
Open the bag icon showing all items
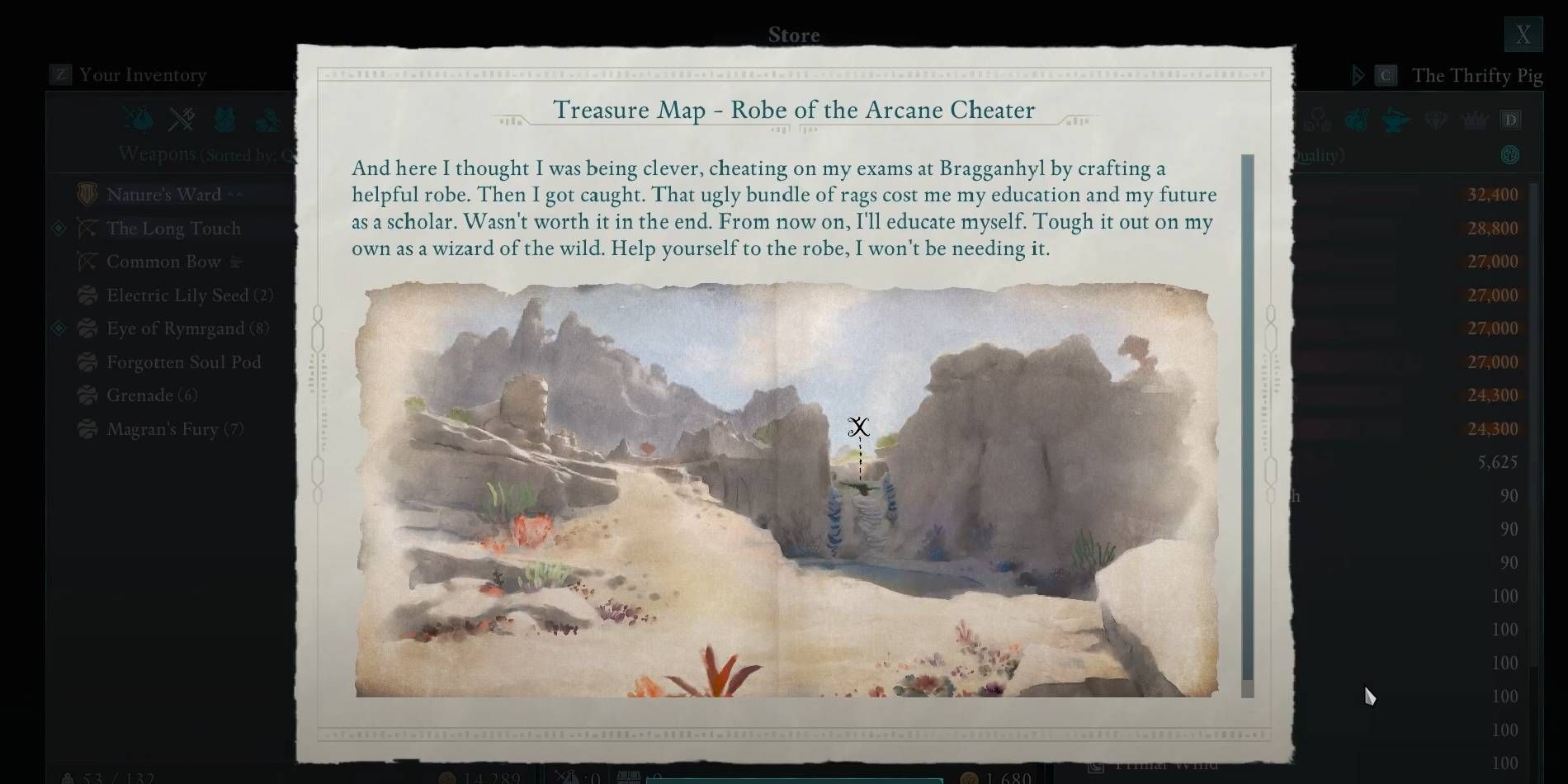pos(139,120)
